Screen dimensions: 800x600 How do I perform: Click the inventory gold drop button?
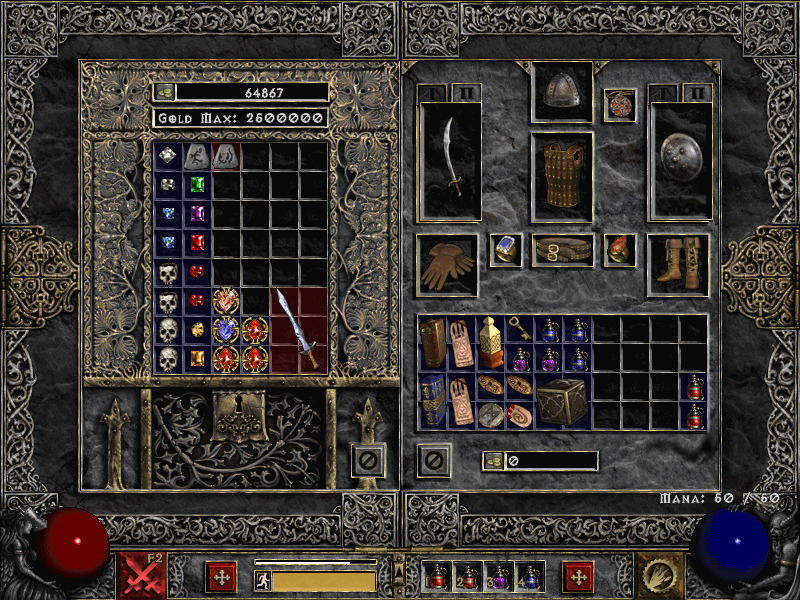494,461
